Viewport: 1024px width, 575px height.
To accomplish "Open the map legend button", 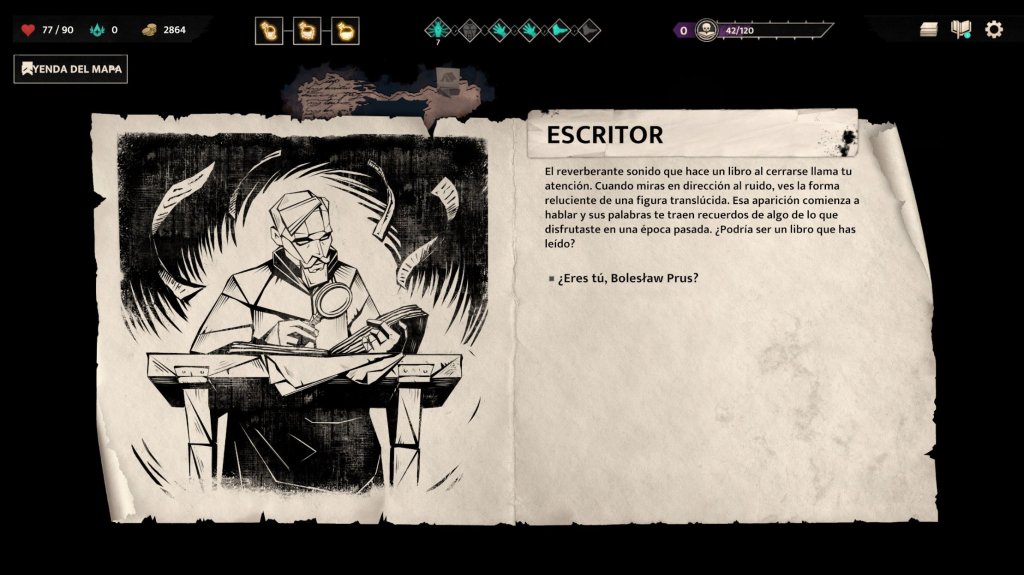I will 71,69.
